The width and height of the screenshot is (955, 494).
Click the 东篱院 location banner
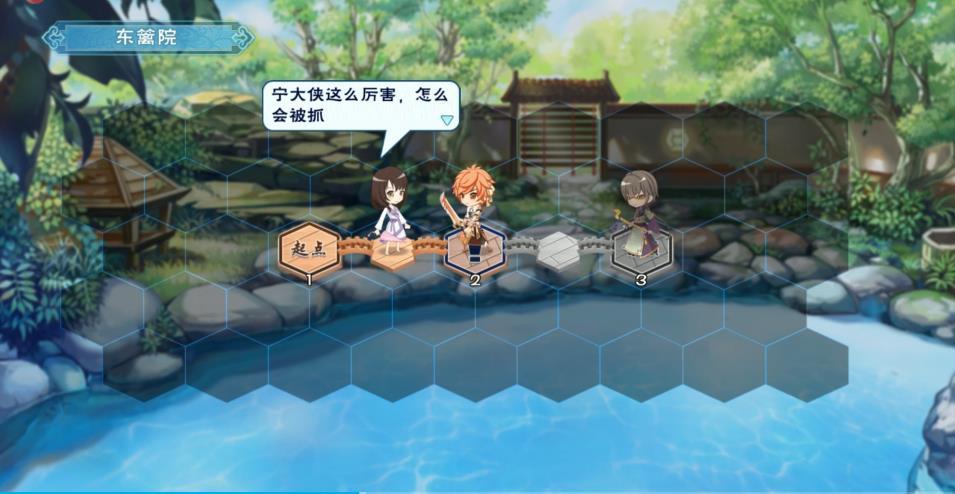pos(147,38)
